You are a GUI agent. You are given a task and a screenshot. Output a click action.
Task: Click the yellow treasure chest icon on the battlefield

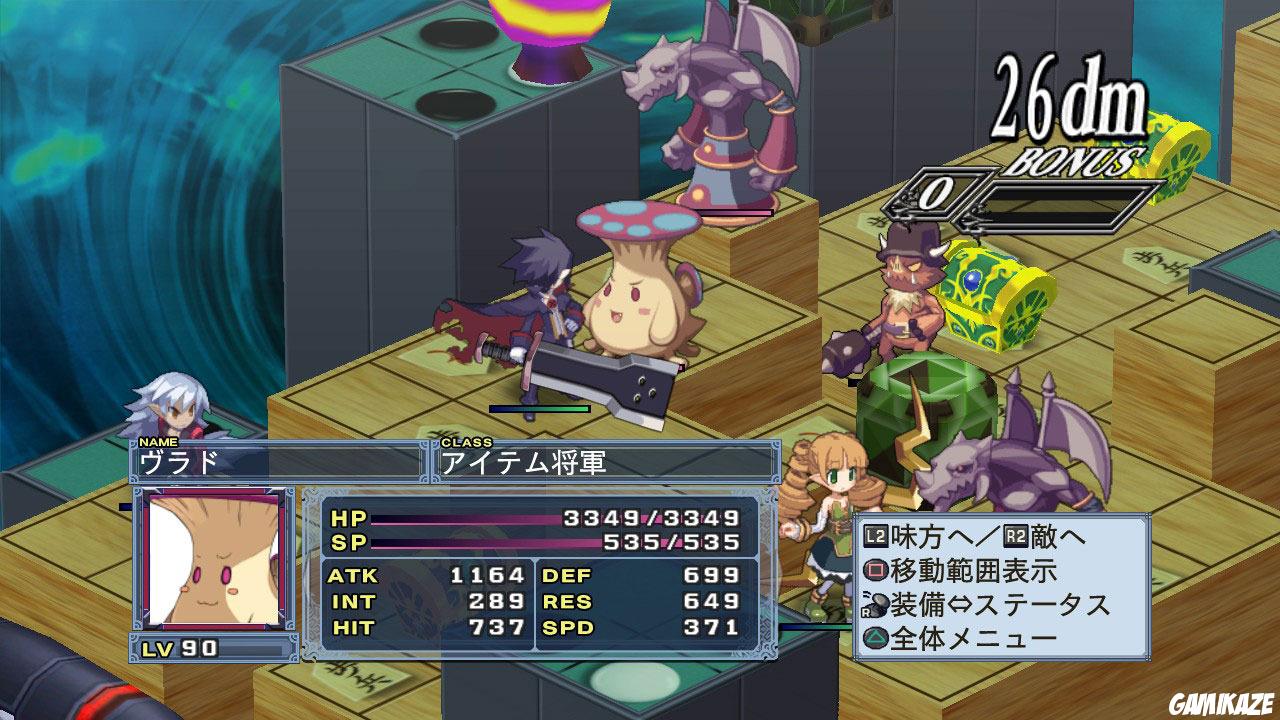point(990,295)
